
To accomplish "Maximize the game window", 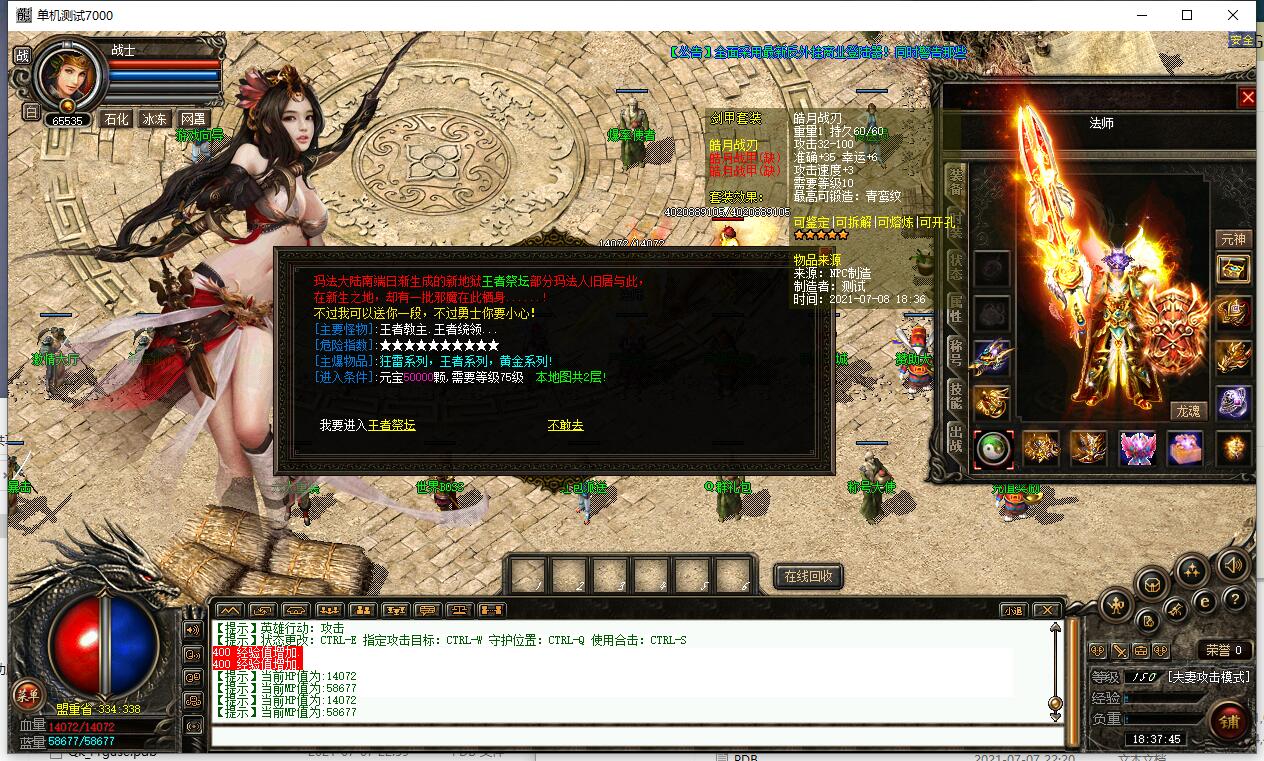I will [x=1187, y=15].
